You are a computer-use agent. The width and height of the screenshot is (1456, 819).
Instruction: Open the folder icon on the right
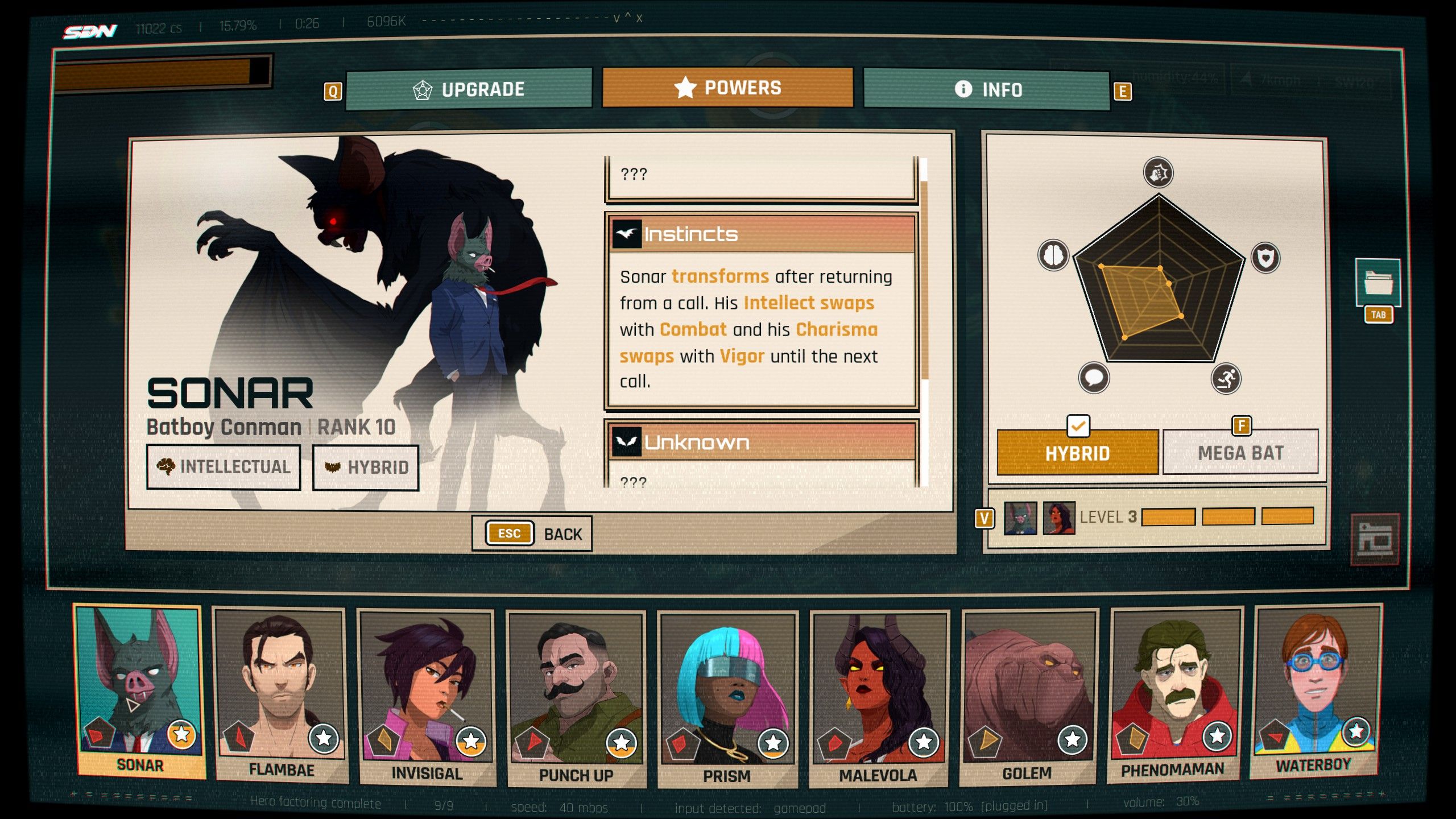1378,283
